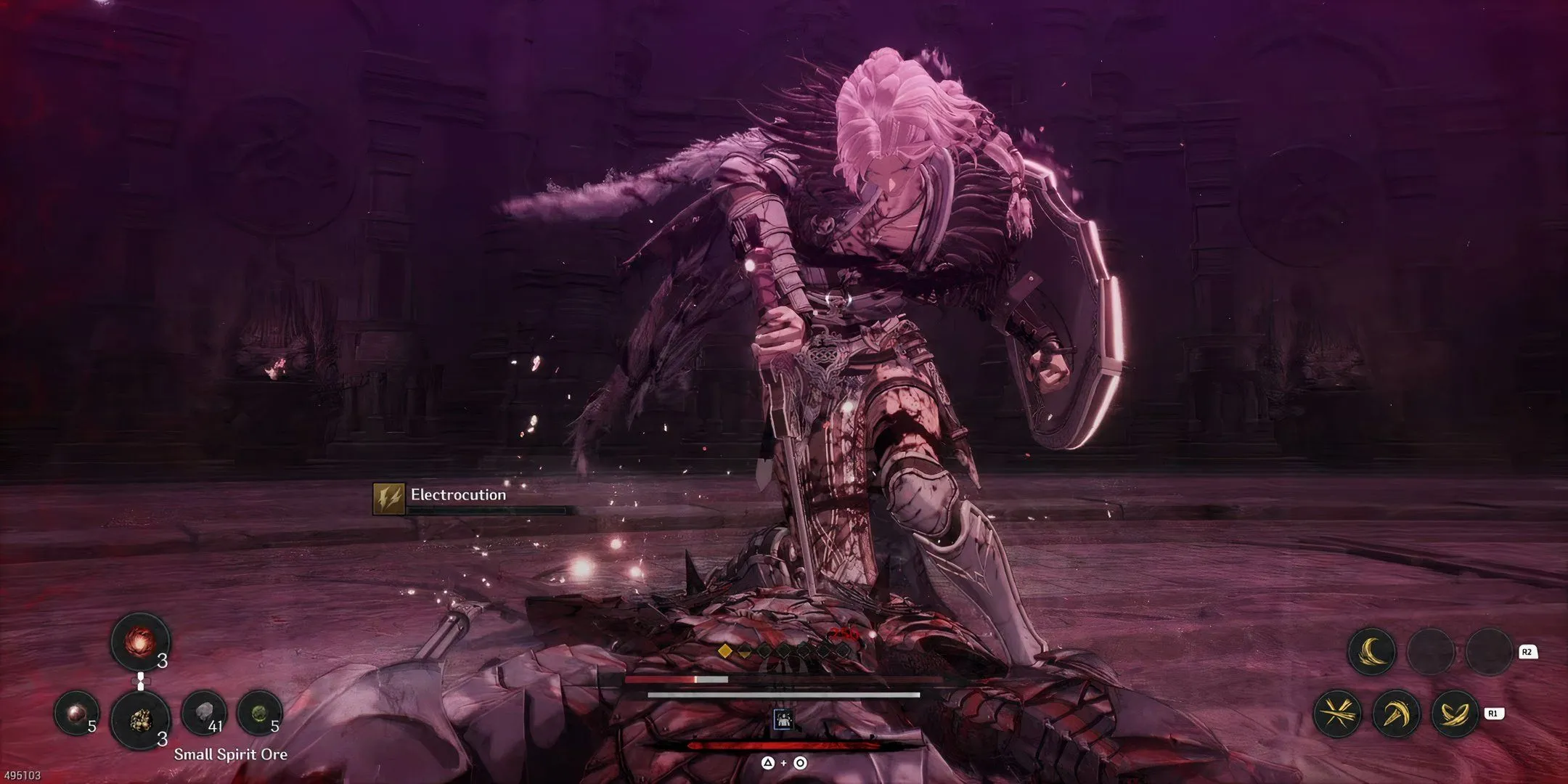The width and height of the screenshot is (1568, 784).
Task: Use the Small Spirit Ore item
Action: point(140,719)
